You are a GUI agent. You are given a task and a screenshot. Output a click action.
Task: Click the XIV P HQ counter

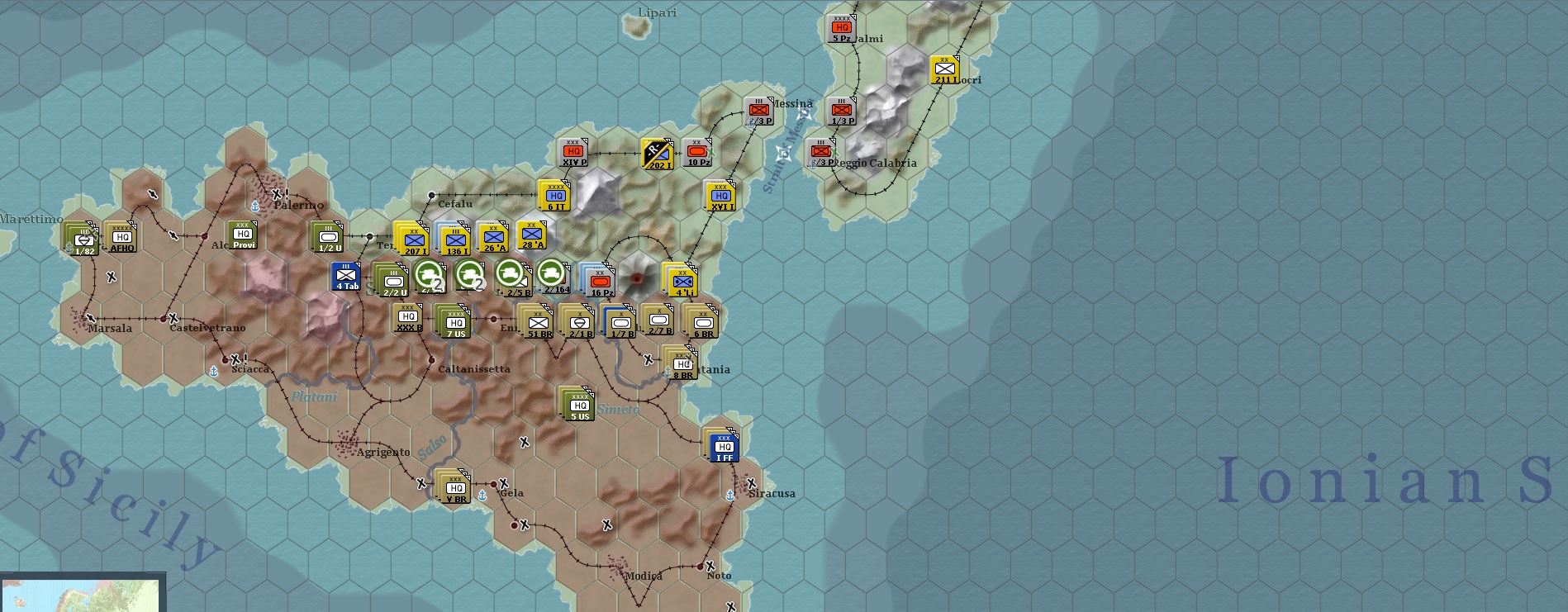coord(574,154)
